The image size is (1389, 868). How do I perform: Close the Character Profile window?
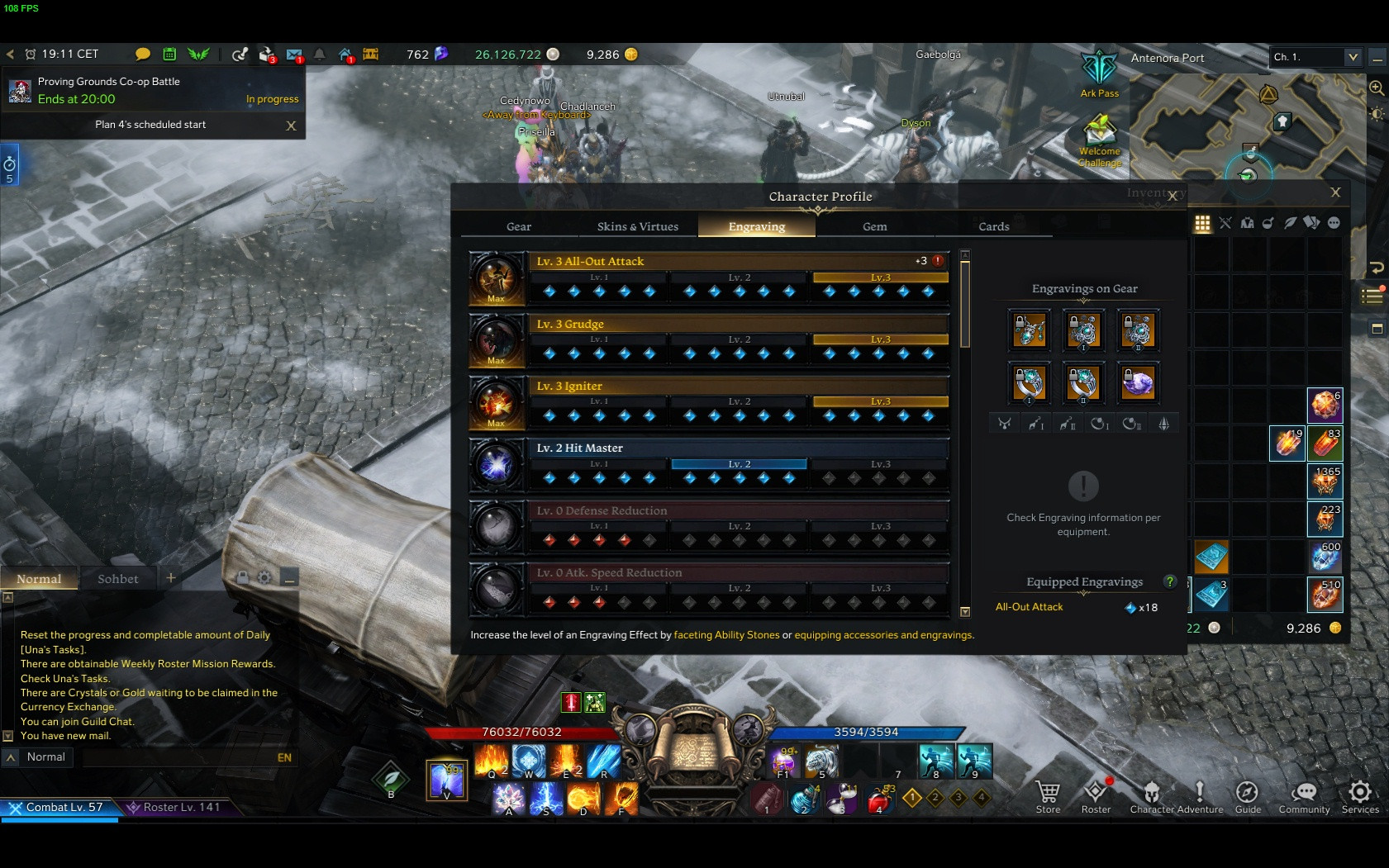[1172, 197]
